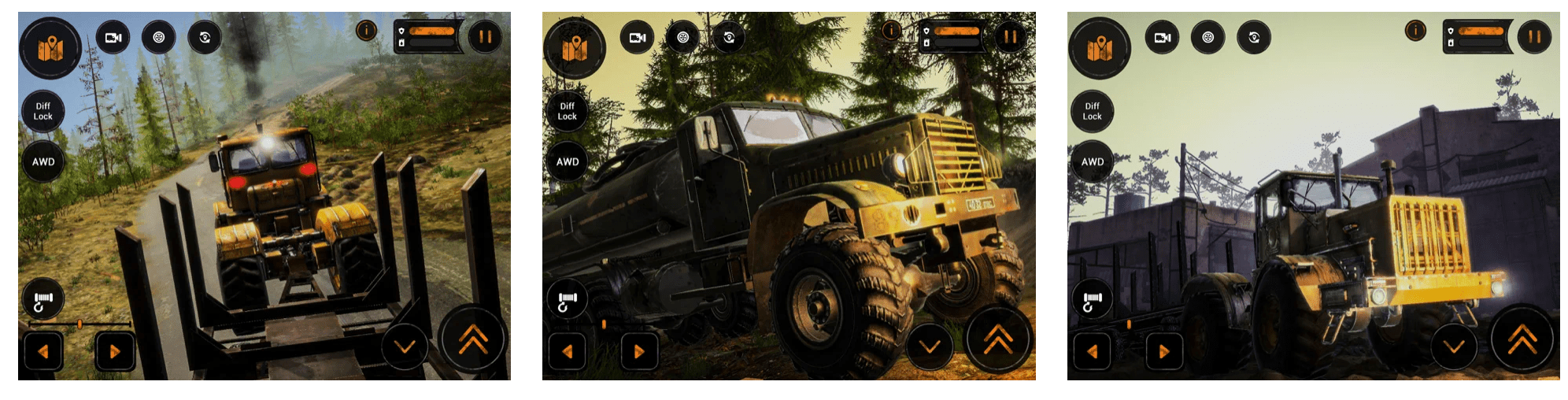Activate the winch button in the tanker truck screenshot

pyautogui.click(x=567, y=300)
